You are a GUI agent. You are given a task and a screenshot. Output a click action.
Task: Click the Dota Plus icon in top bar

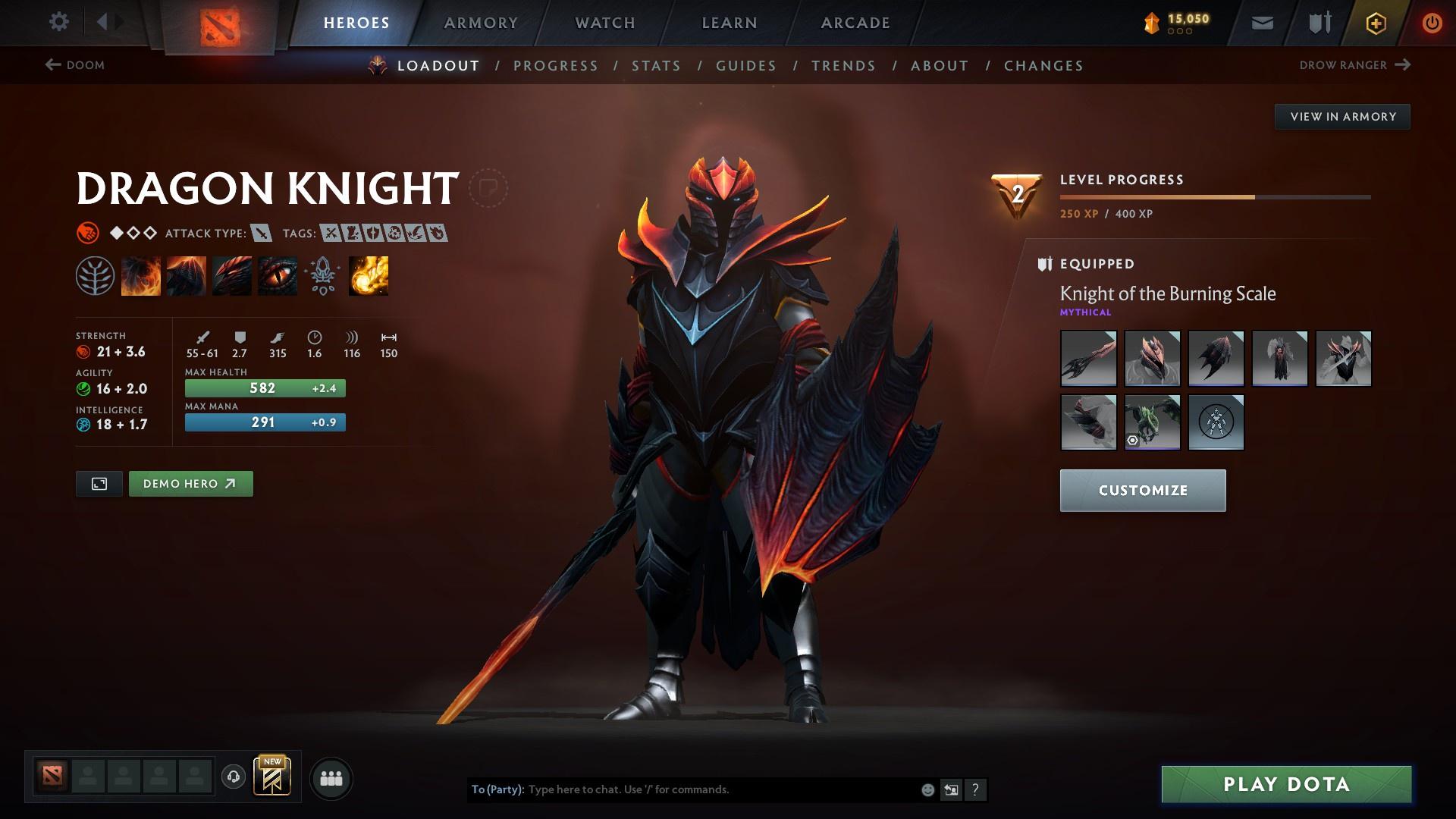(x=1375, y=22)
